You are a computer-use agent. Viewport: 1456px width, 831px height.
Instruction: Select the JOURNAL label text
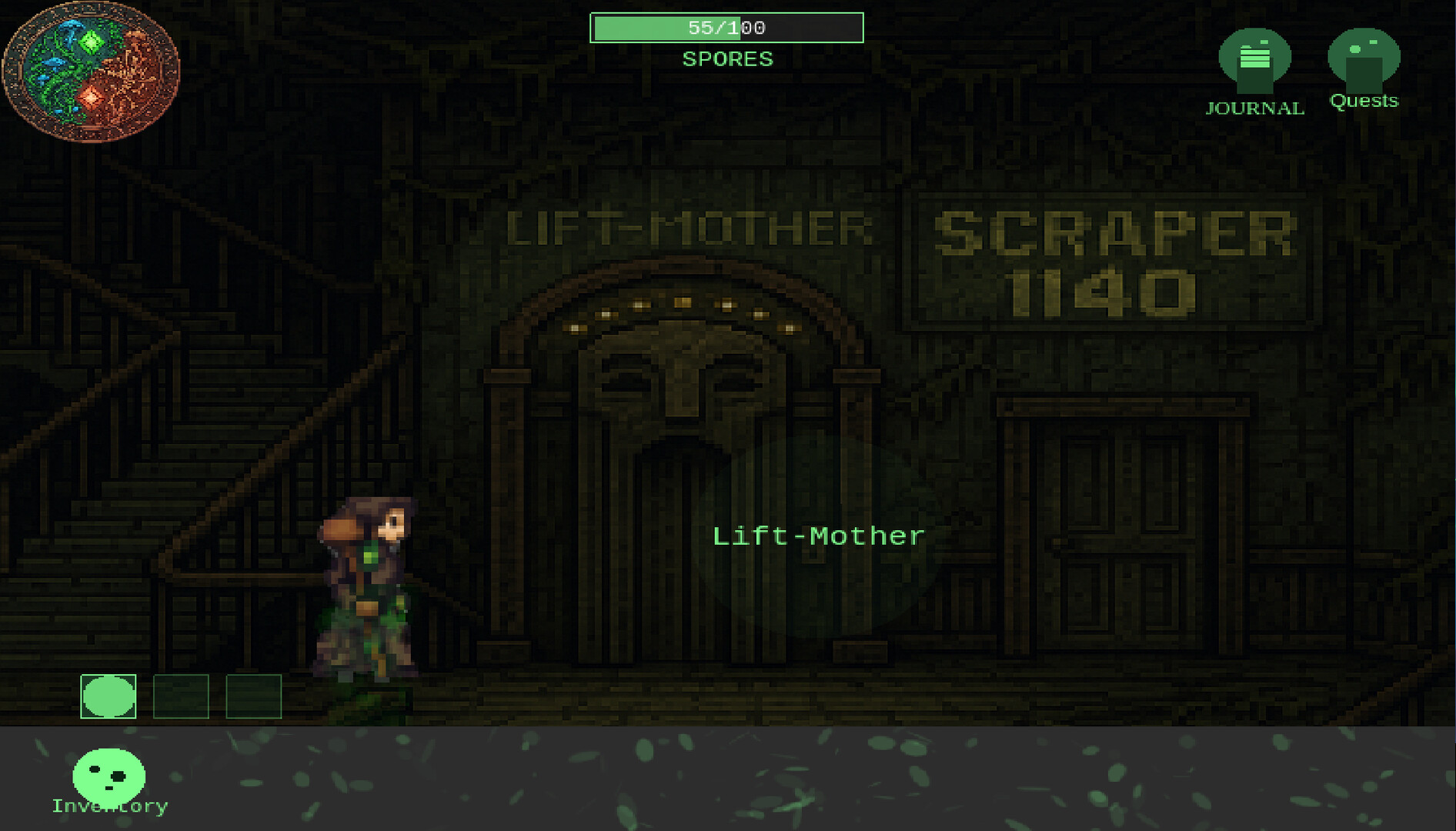pos(1254,108)
